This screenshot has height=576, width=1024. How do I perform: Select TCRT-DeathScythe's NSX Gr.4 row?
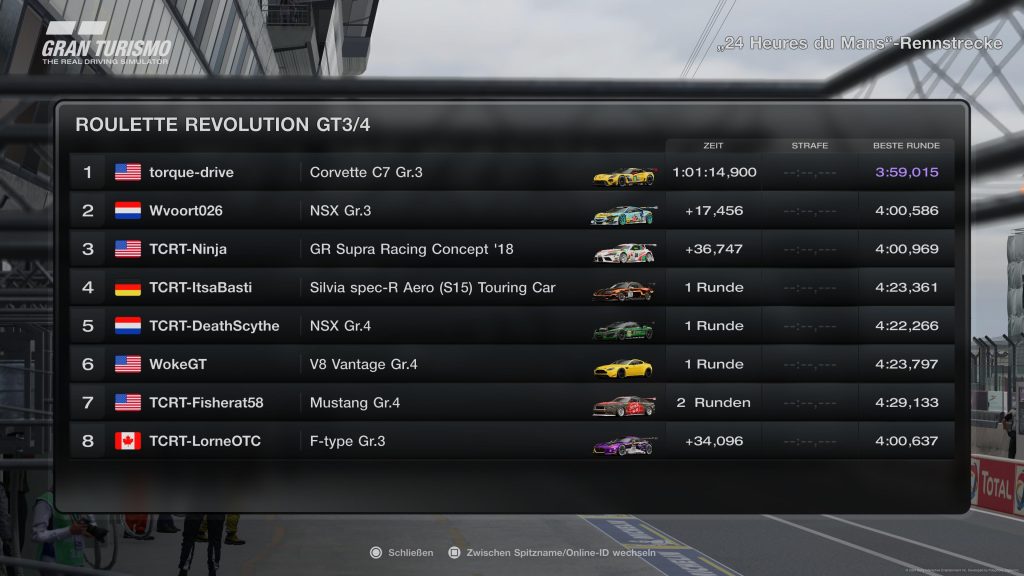tap(510, 326)
